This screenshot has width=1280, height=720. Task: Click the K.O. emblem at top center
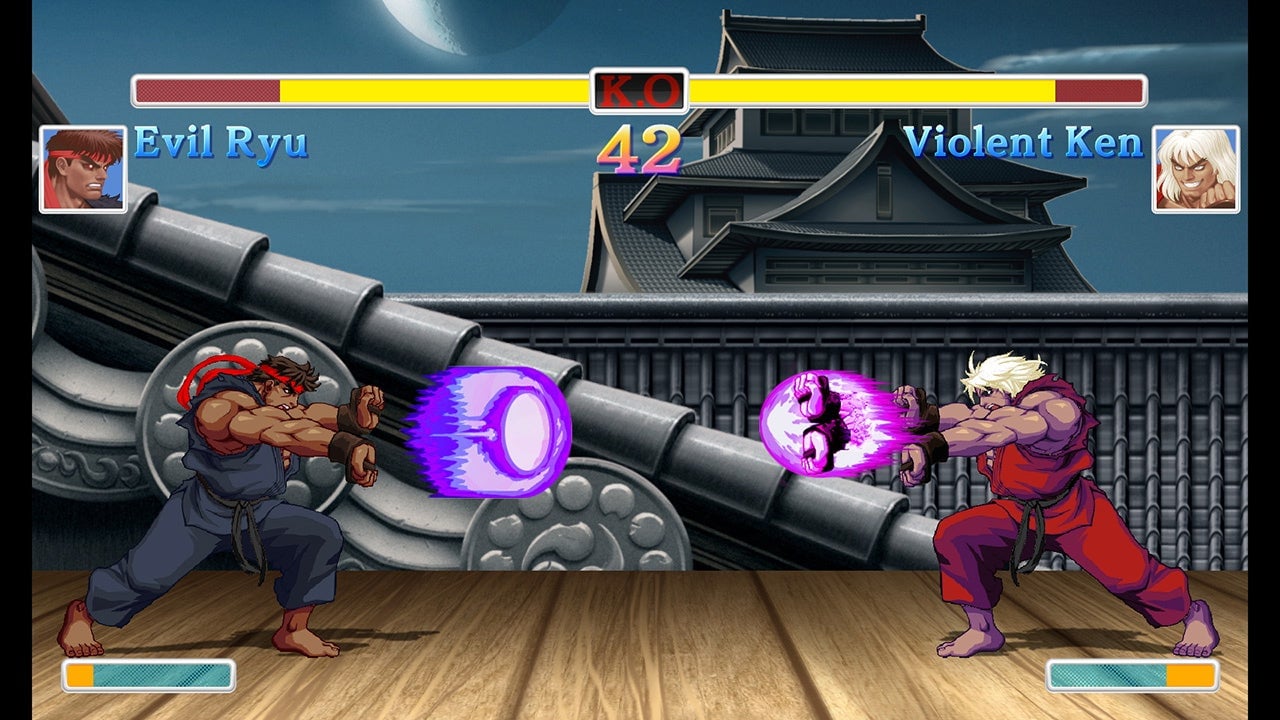[x=639, y=89]
